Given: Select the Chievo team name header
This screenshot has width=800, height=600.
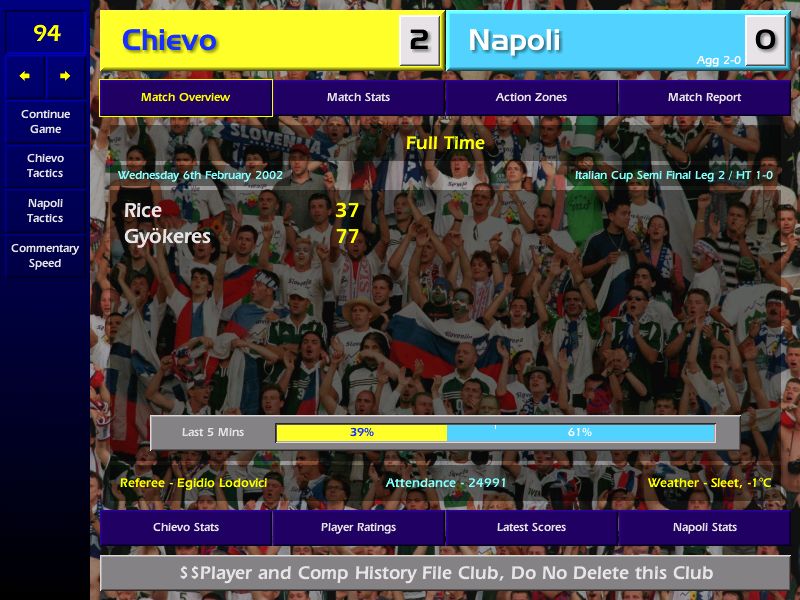Looking at the screenshot, I should (x=169, y=41).
